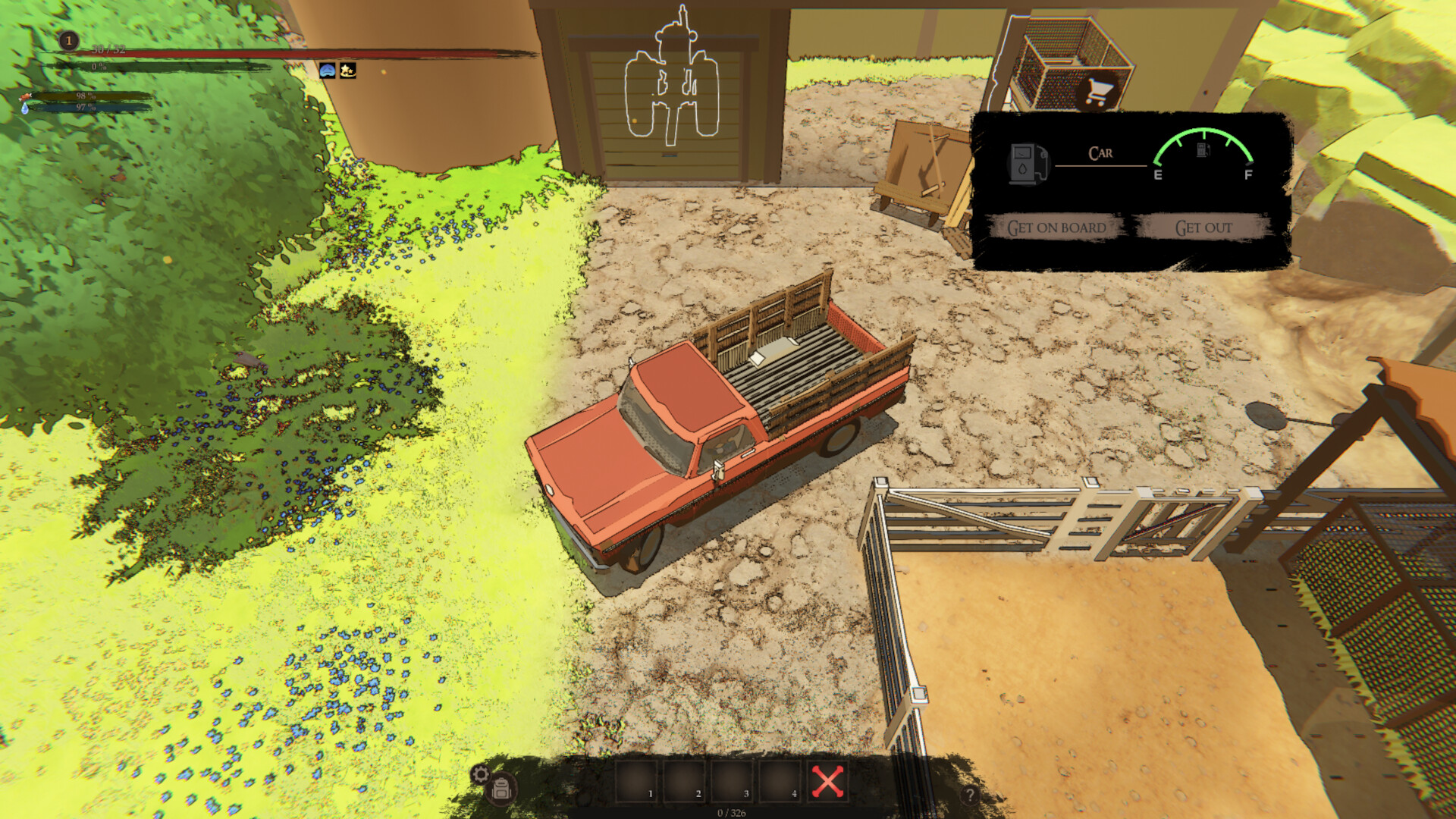The image size is (1456, 819).
Task: Open the help question mark icon
Action: point(969,794)
